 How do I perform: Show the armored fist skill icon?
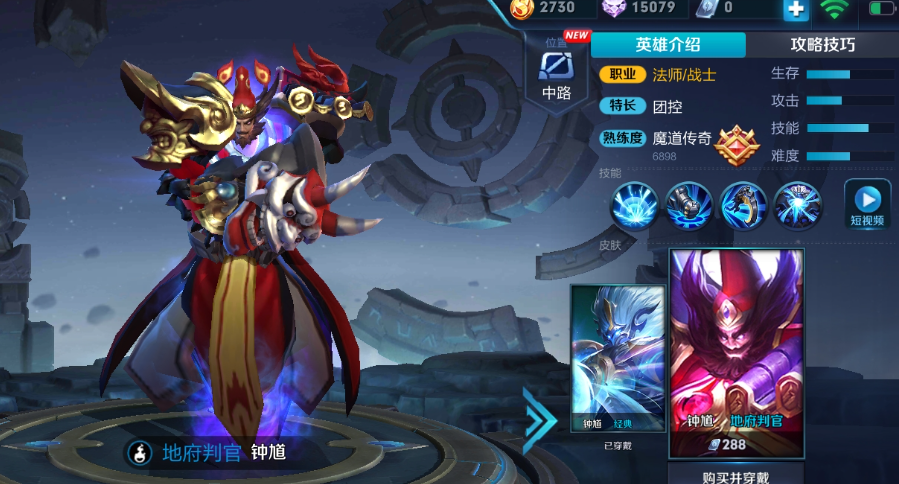pos(689,204)
